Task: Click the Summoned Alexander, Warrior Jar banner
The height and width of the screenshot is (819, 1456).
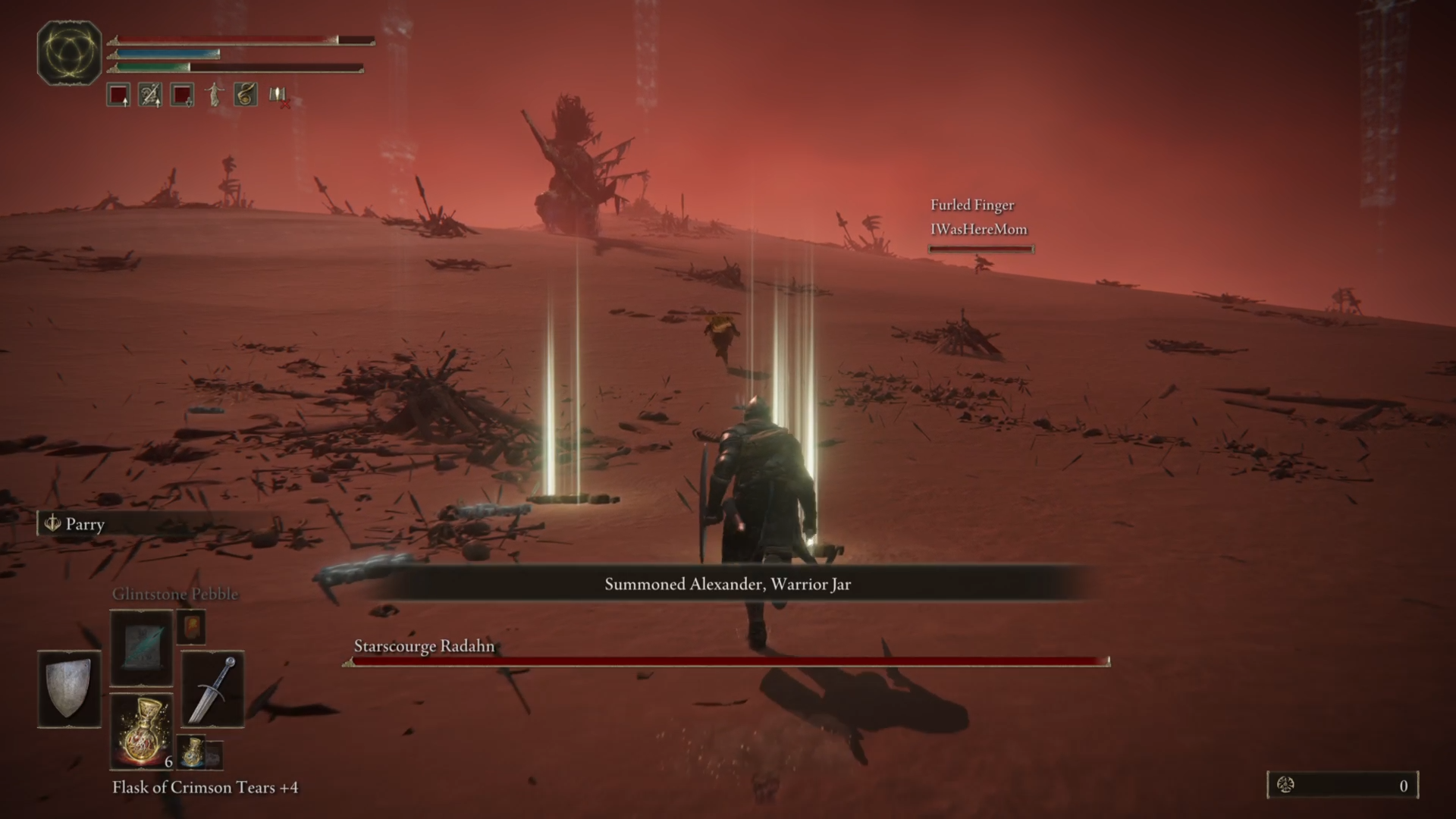Action: 727,585
